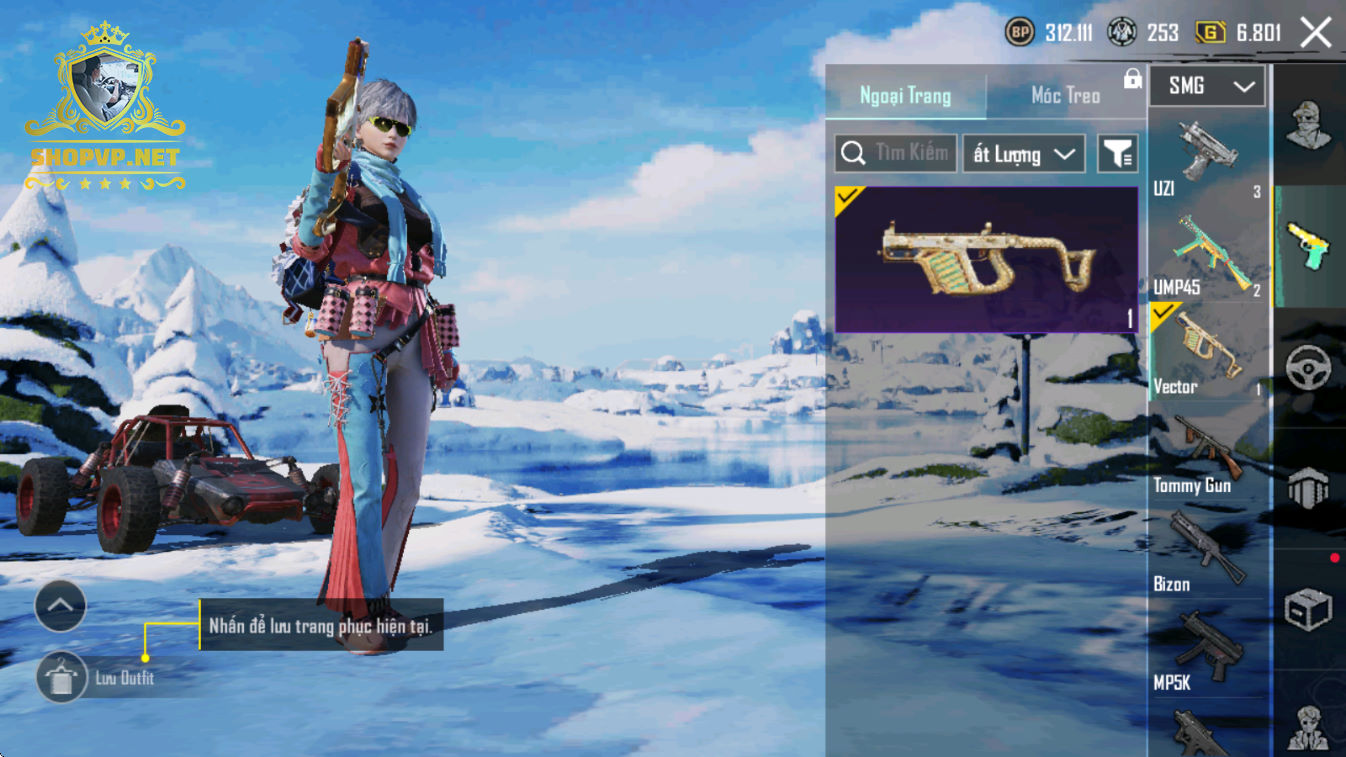The width and height of the screenshot is (1346, 757).
Task: Select Bizon in the weapon list
Action: pyautogui.click(x=1207, y=551)
